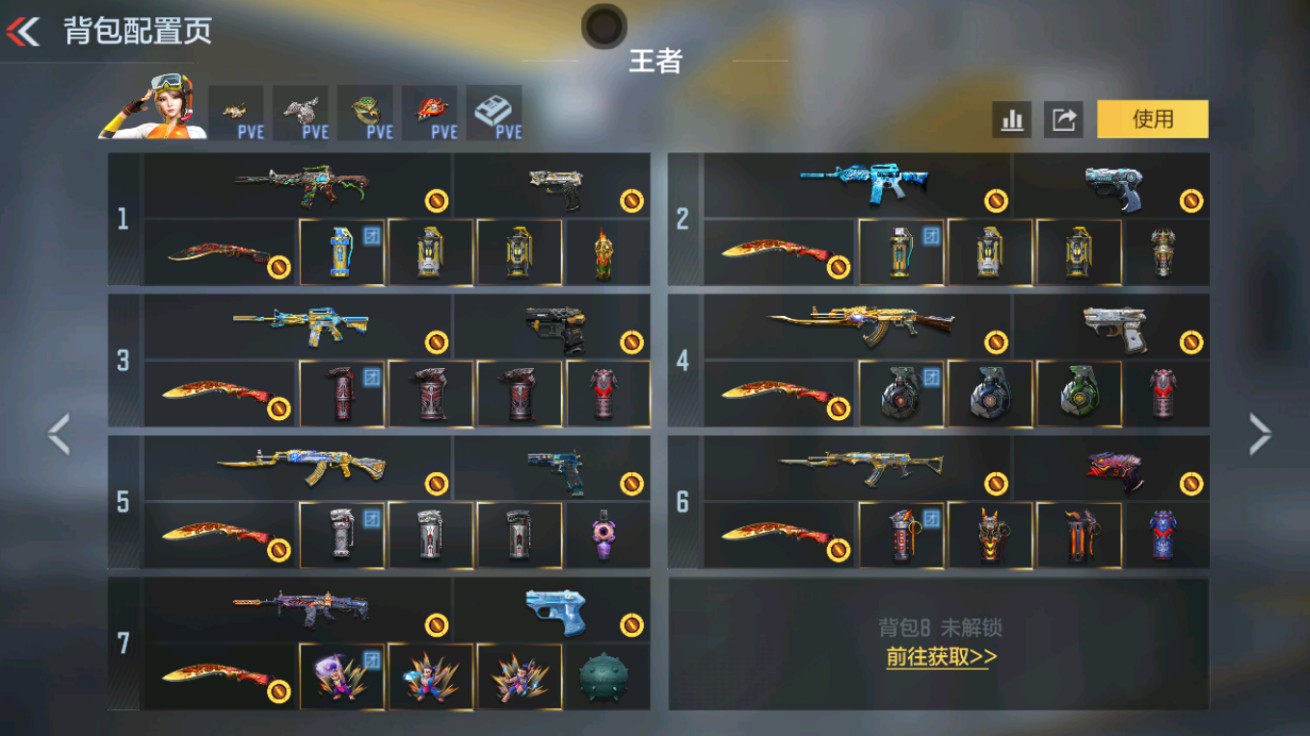This screenshot has height=736, width=1310.
Task: Select the green frag grenade in loadout 4
Action: click(1078, 392)
